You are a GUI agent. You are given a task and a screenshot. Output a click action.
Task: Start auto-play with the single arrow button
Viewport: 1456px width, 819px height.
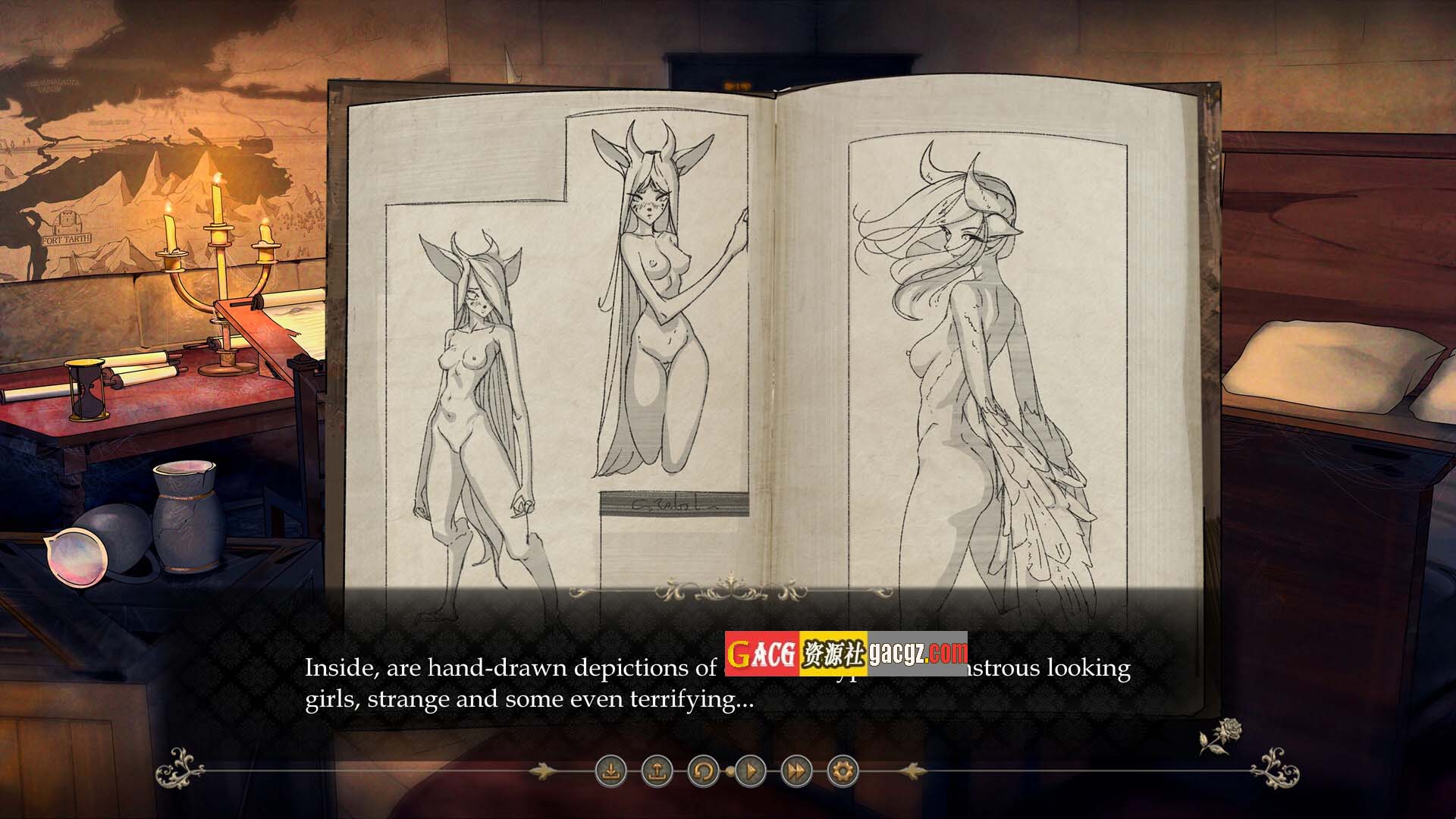click(x=750, y=772)
